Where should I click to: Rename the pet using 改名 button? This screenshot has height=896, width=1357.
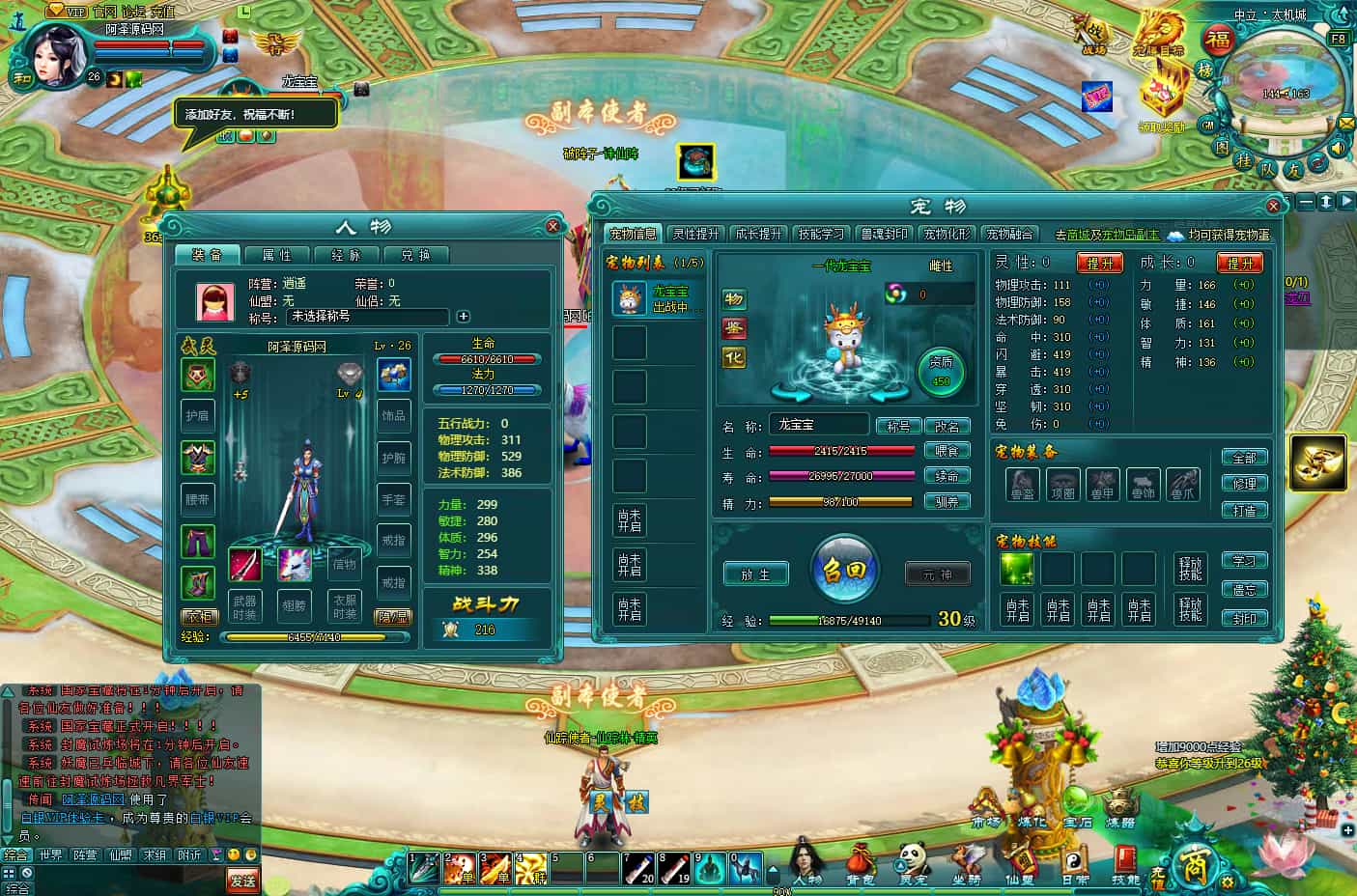pyautogui.click(x=947, y=427)
